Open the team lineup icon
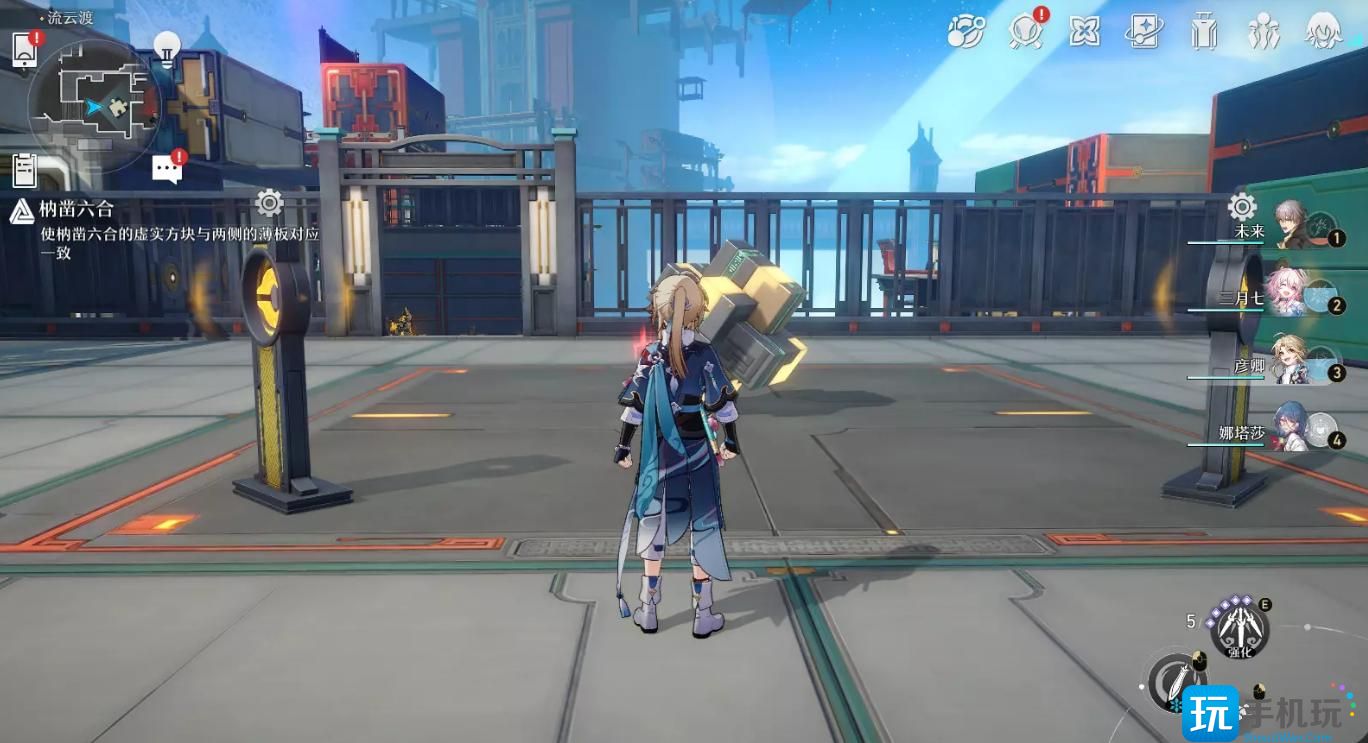This screenshot has height=743, width=1368. 1264,32
